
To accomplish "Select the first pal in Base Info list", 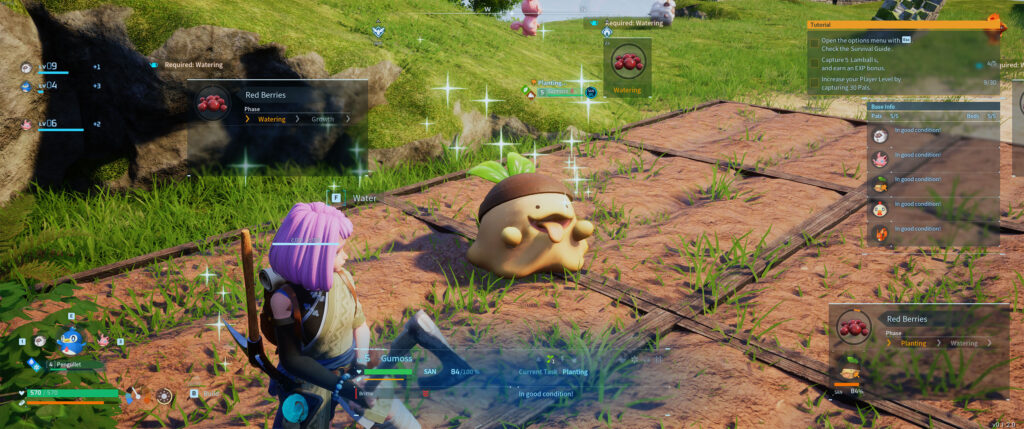I will [881, 135].
